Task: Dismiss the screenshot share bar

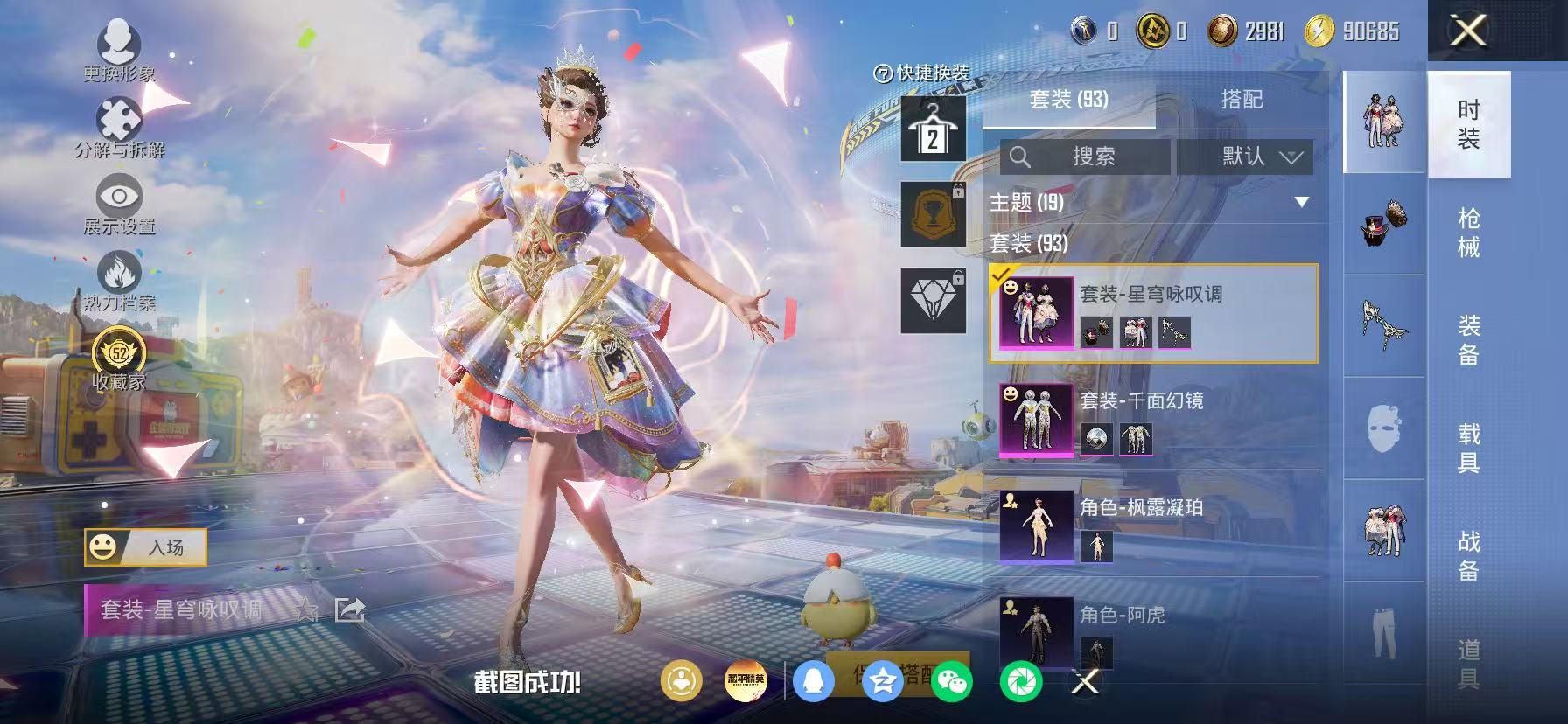Action: pos(1085,680)
